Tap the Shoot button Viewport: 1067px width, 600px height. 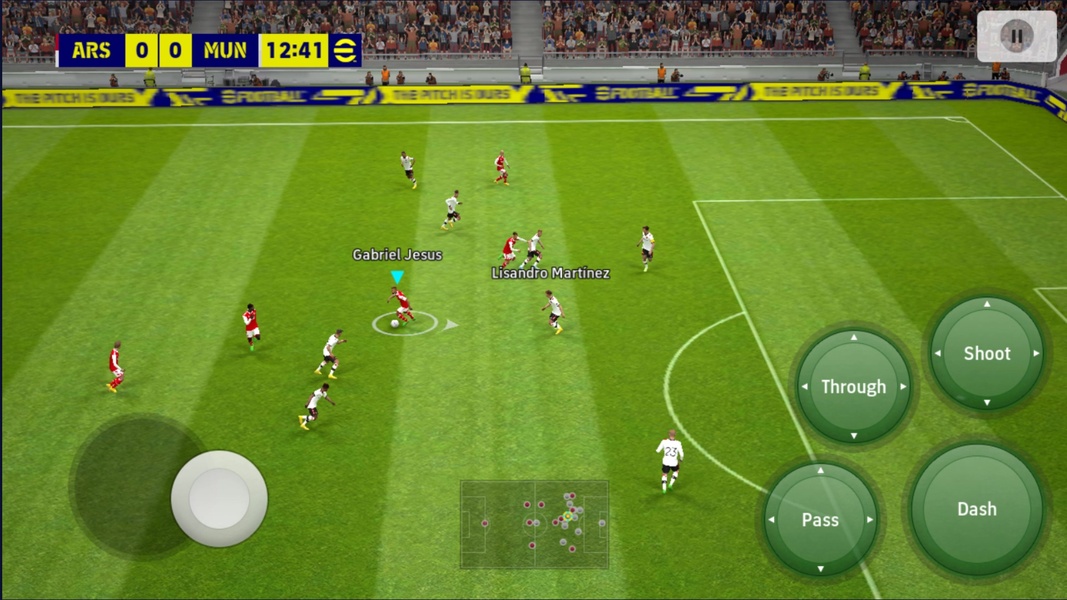pos(986,353)
